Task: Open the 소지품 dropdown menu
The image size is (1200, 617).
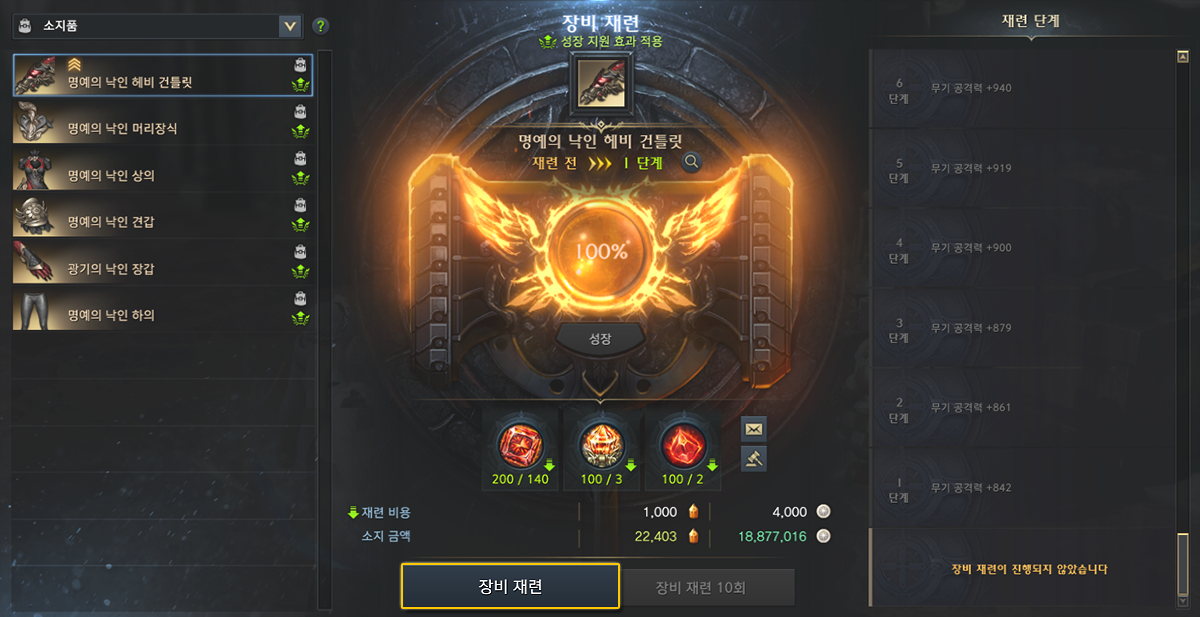Action: pyautogui.click(x=290, y=26)
